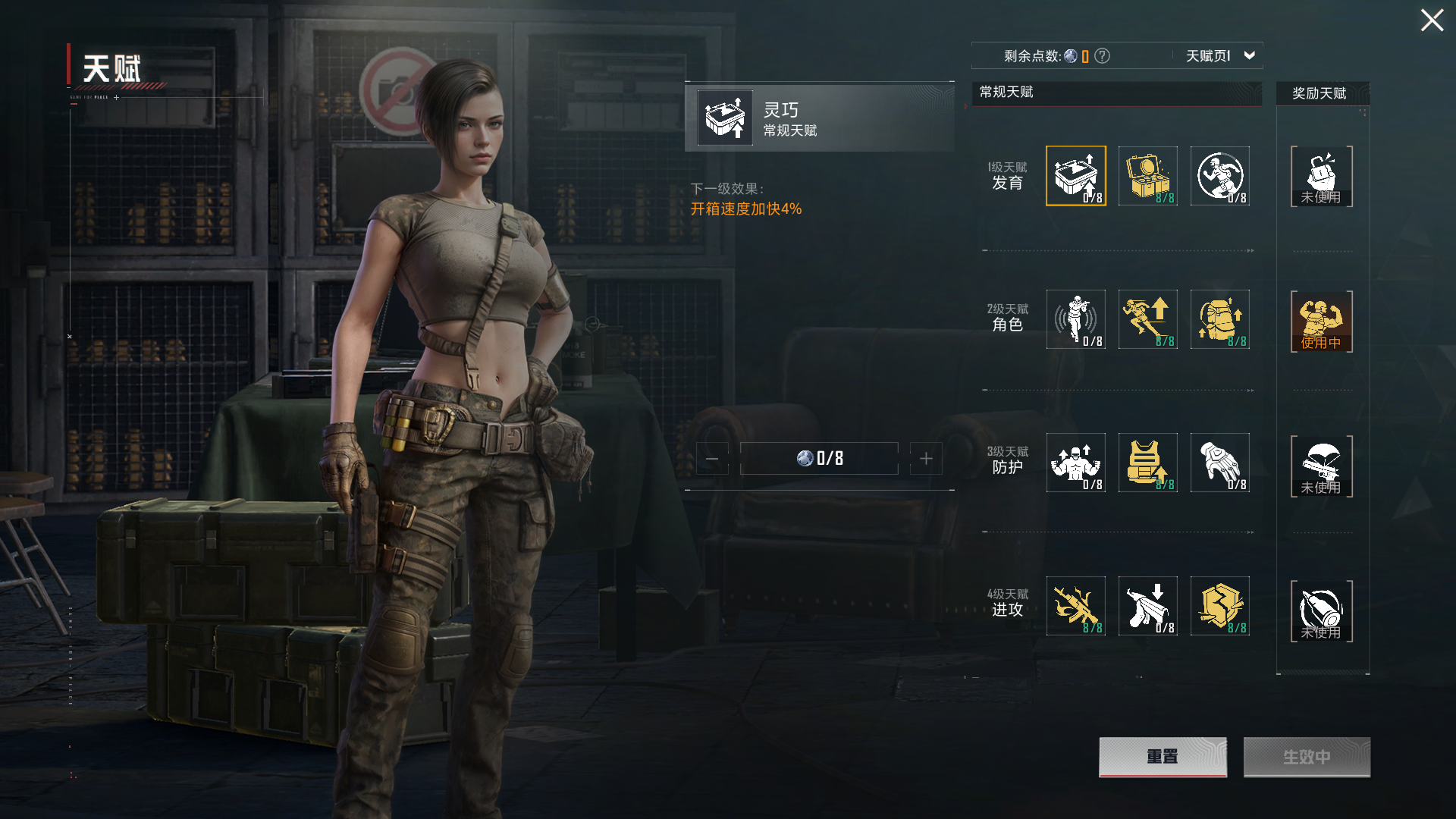Choose the active flexing muscle reward talent
1456x819 pixels.
click(1321, 322)
